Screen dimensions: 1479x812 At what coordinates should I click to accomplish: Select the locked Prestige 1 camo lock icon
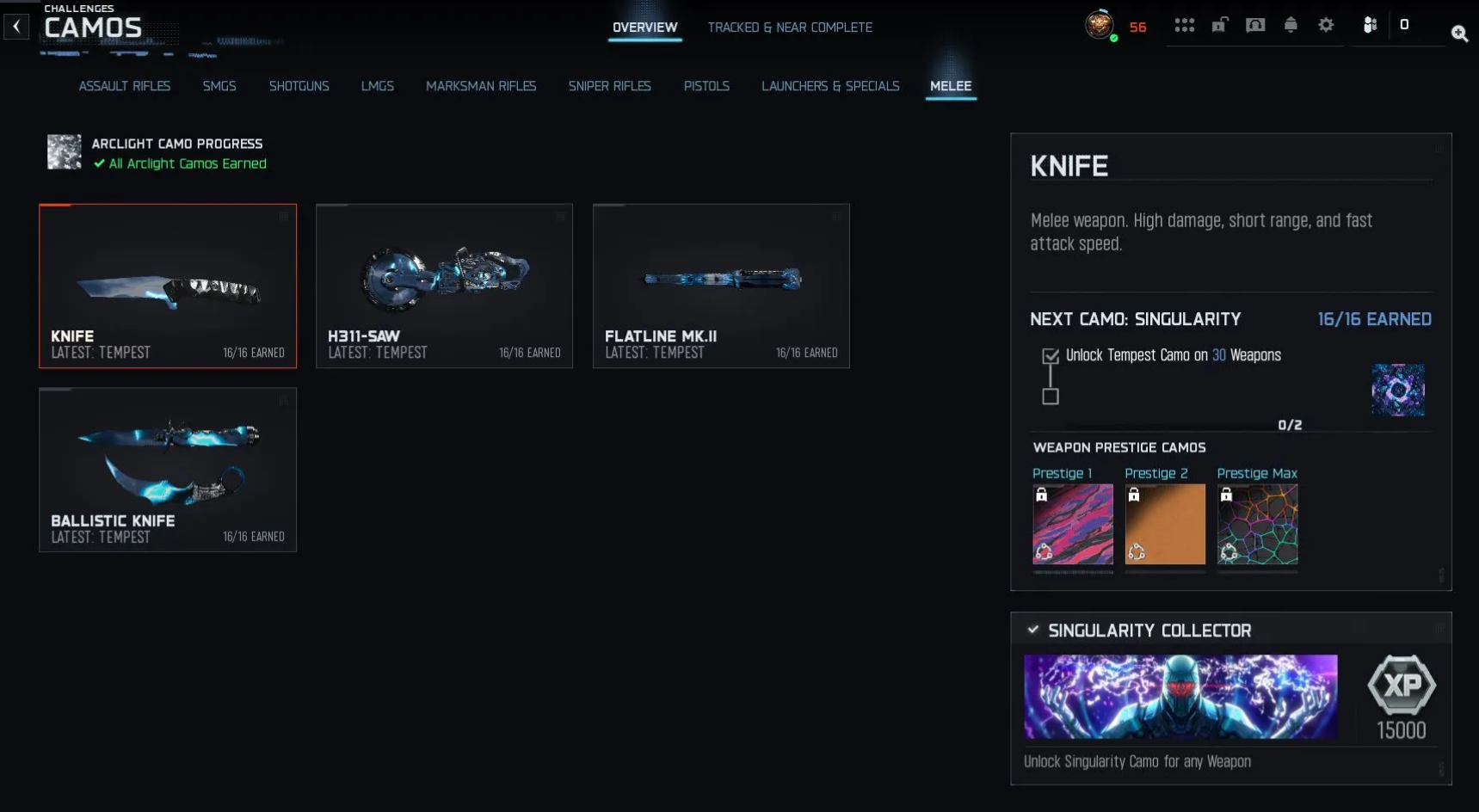click(1041, 494)
